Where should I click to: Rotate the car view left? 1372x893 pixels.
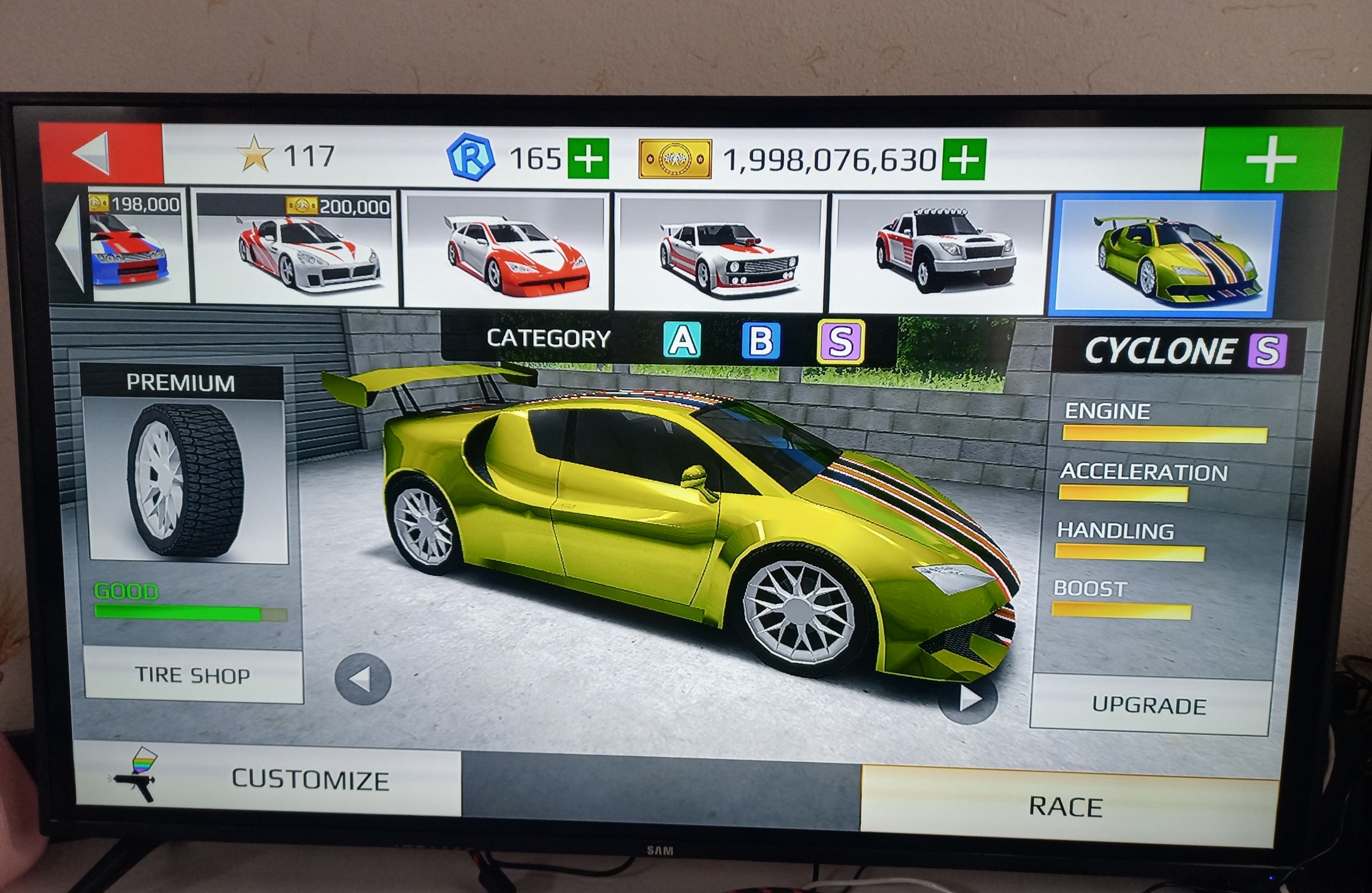click(x=363, y=680)
